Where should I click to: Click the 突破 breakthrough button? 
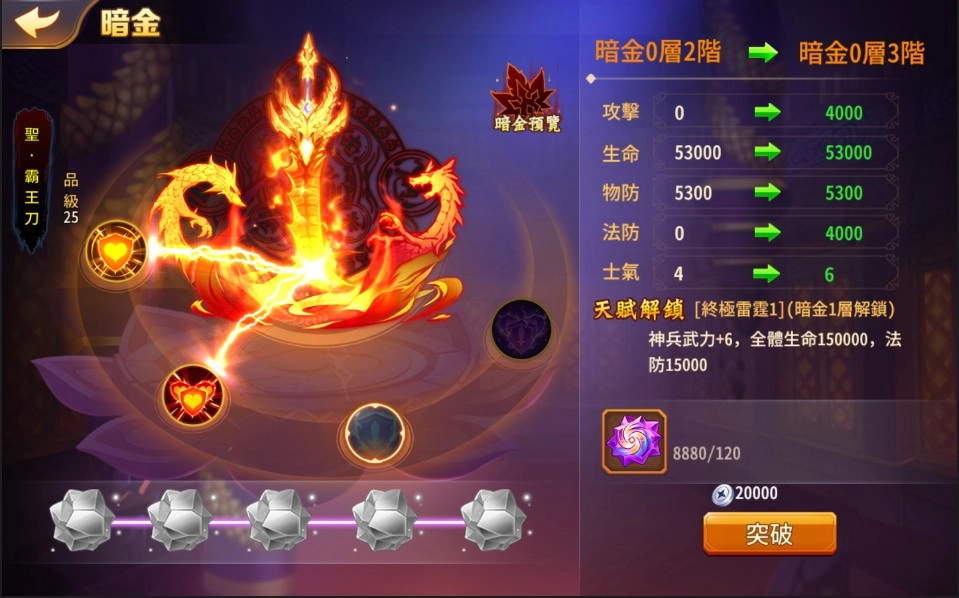769,534
